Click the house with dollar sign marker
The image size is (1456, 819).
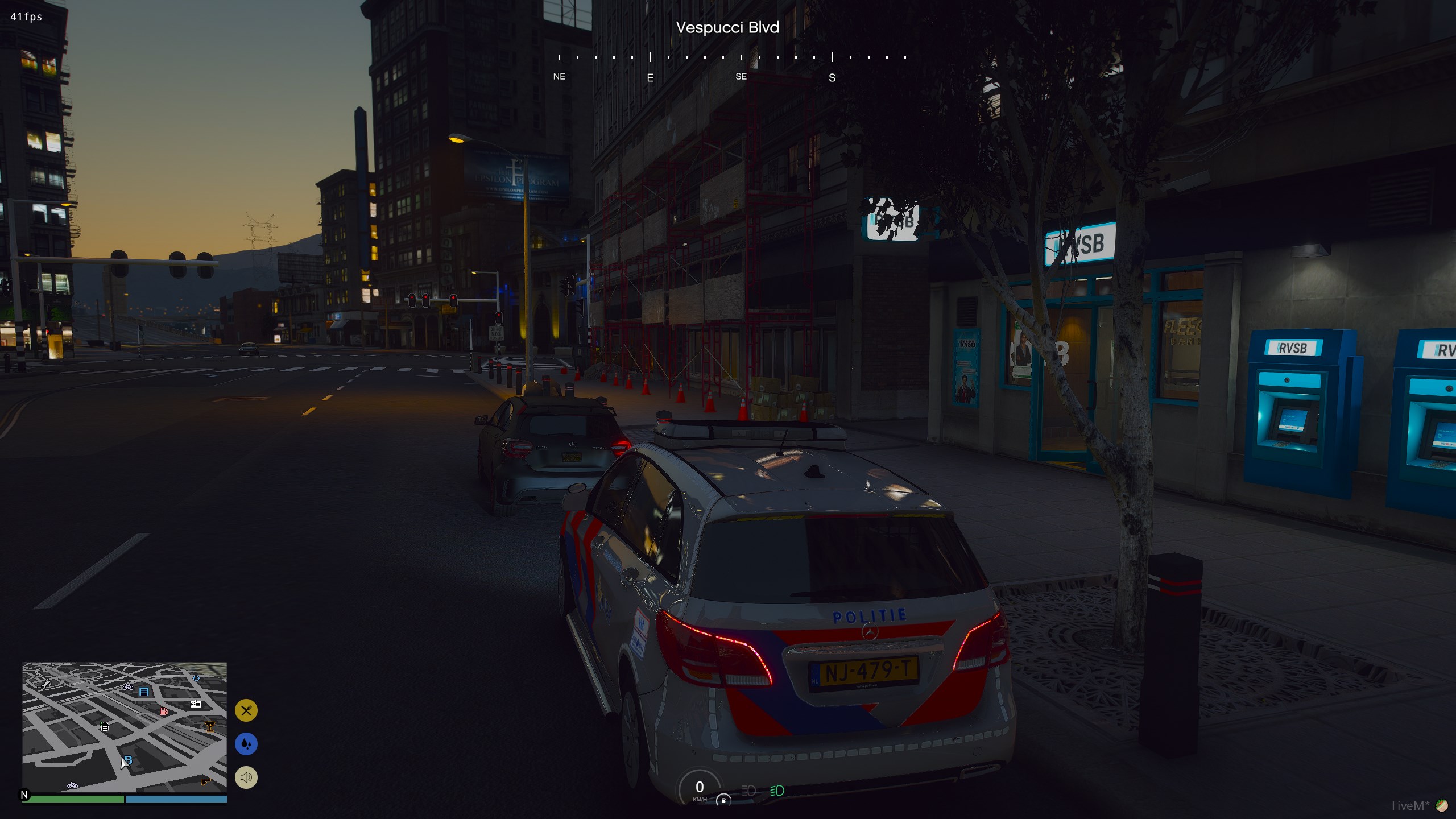[104, 726]
